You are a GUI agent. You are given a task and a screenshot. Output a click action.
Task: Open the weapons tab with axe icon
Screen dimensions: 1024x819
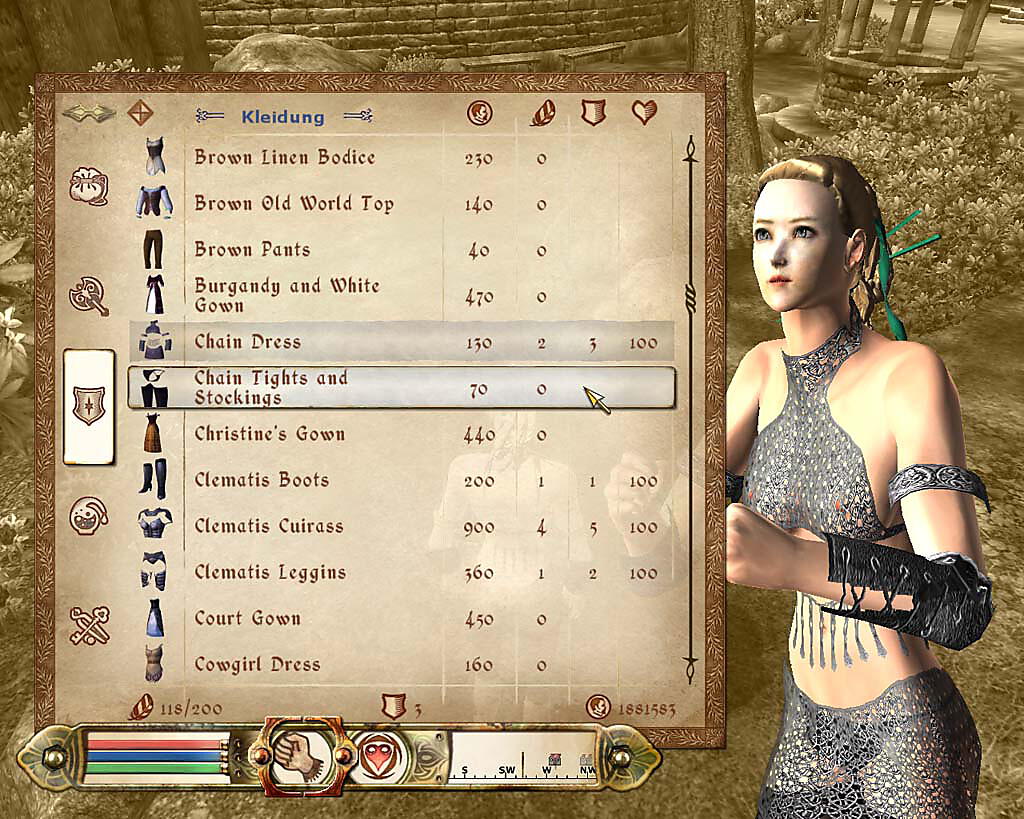87,295
